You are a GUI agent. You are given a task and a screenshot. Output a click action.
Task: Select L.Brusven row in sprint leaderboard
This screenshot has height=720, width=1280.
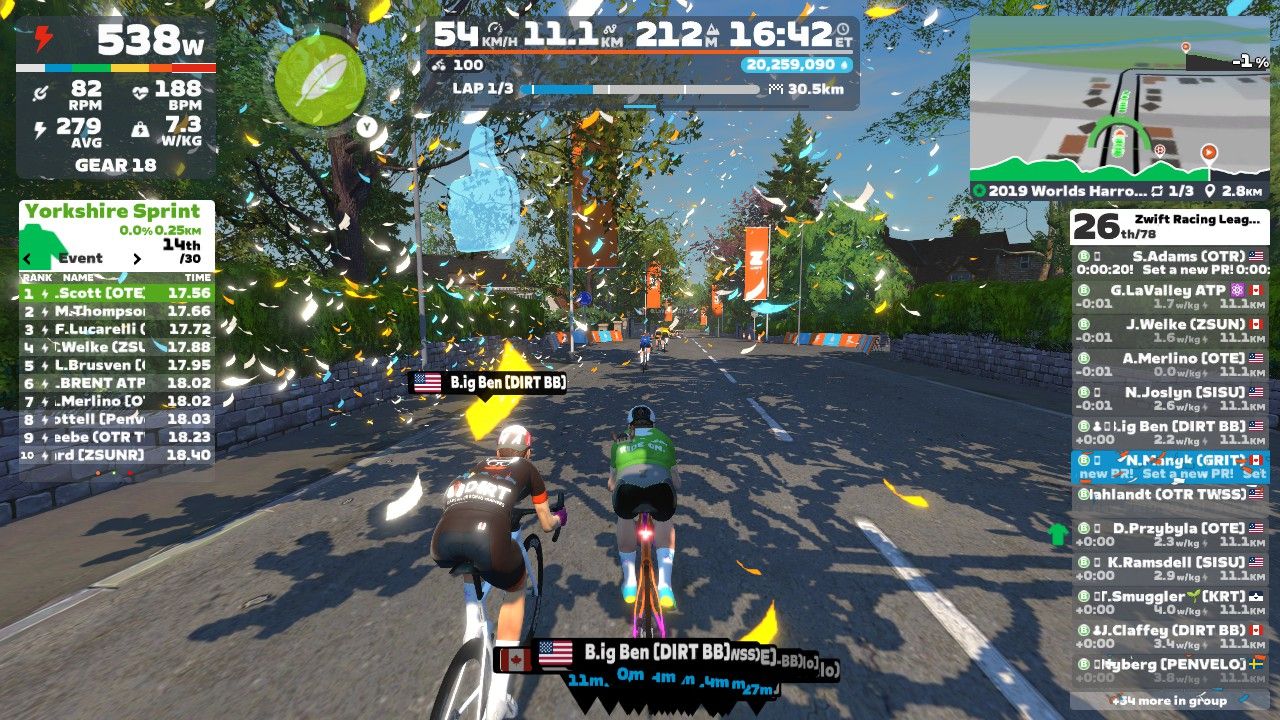[116, 365]
